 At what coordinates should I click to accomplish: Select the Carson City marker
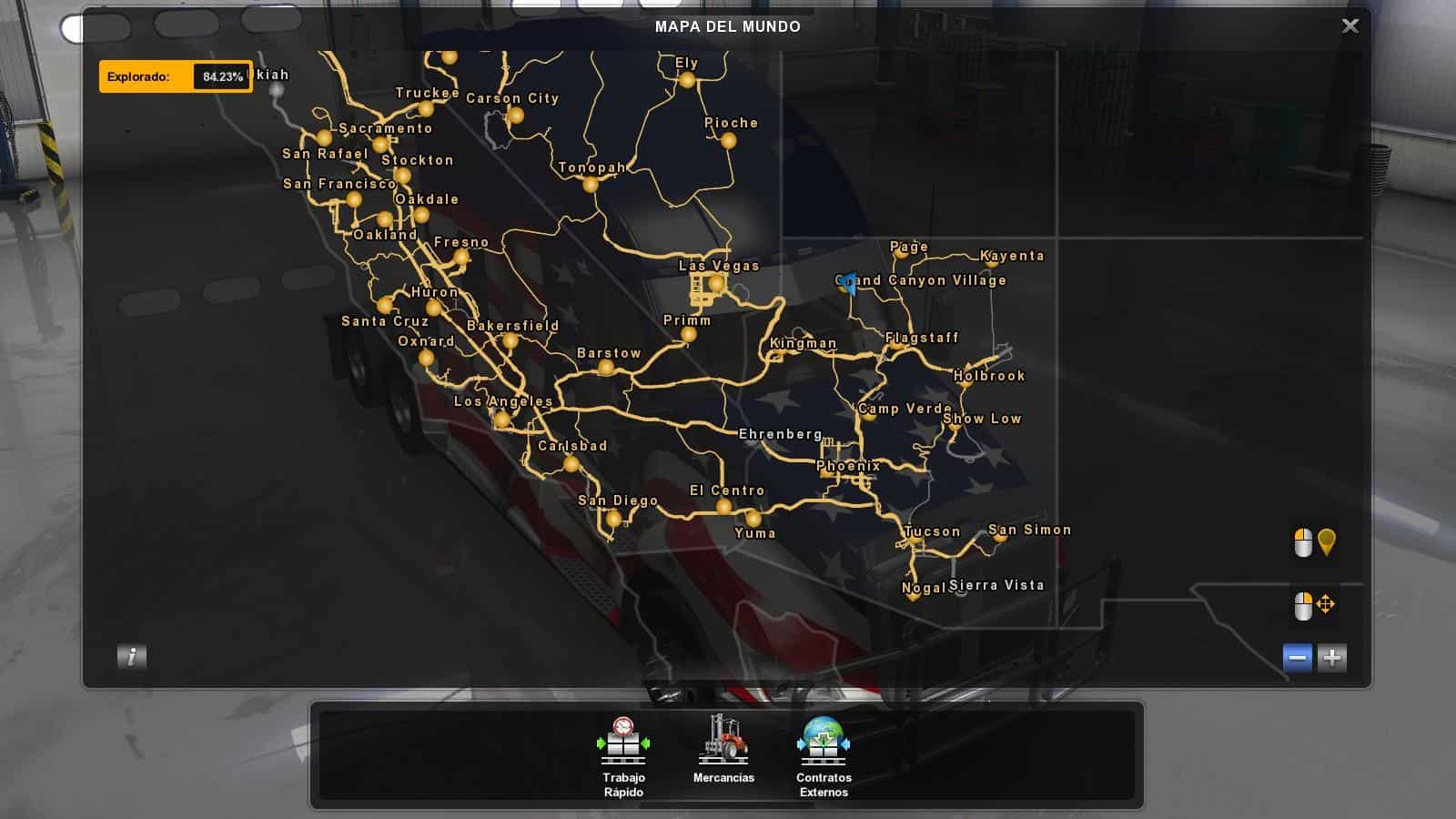516,116
